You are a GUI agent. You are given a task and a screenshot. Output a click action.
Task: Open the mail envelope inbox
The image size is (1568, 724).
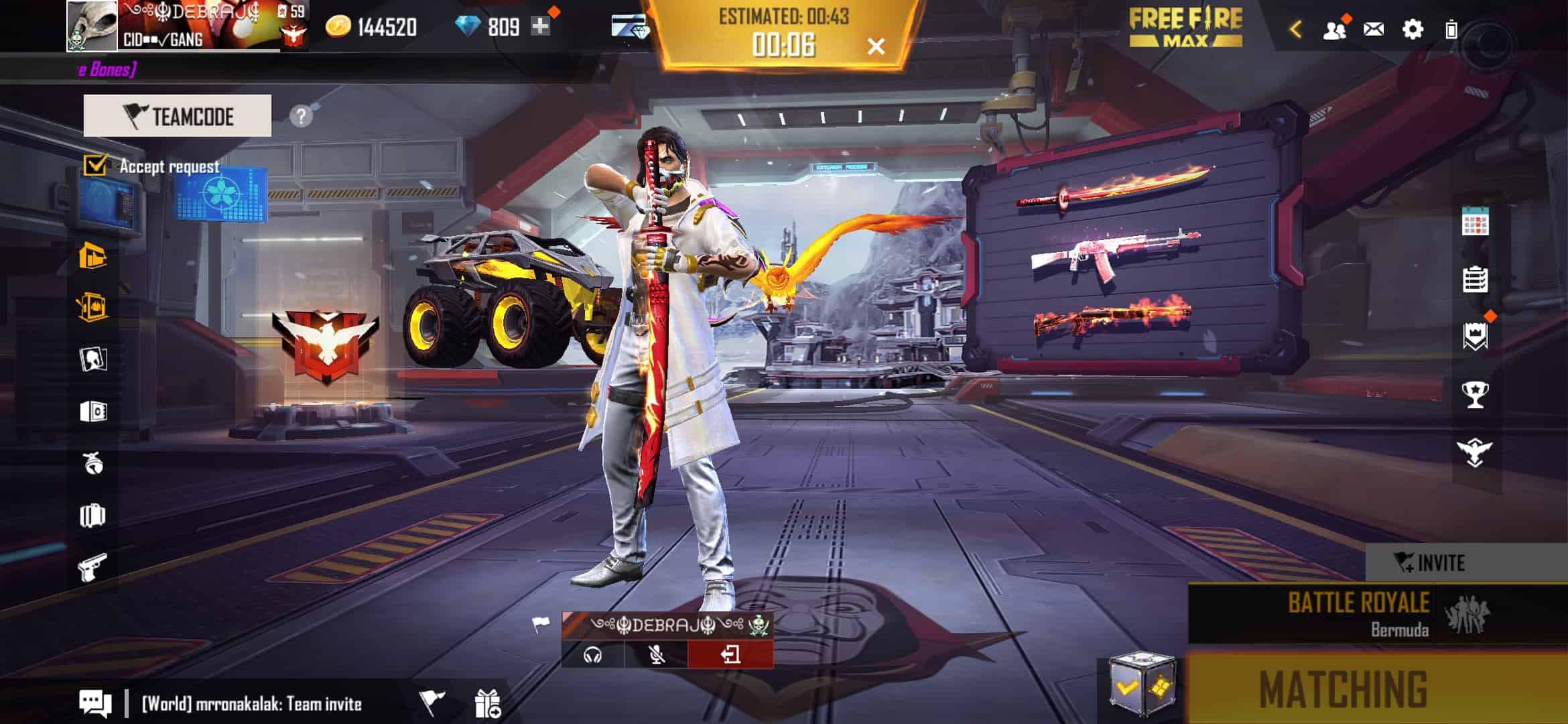pyautogui.click(x=1373, y=30)
